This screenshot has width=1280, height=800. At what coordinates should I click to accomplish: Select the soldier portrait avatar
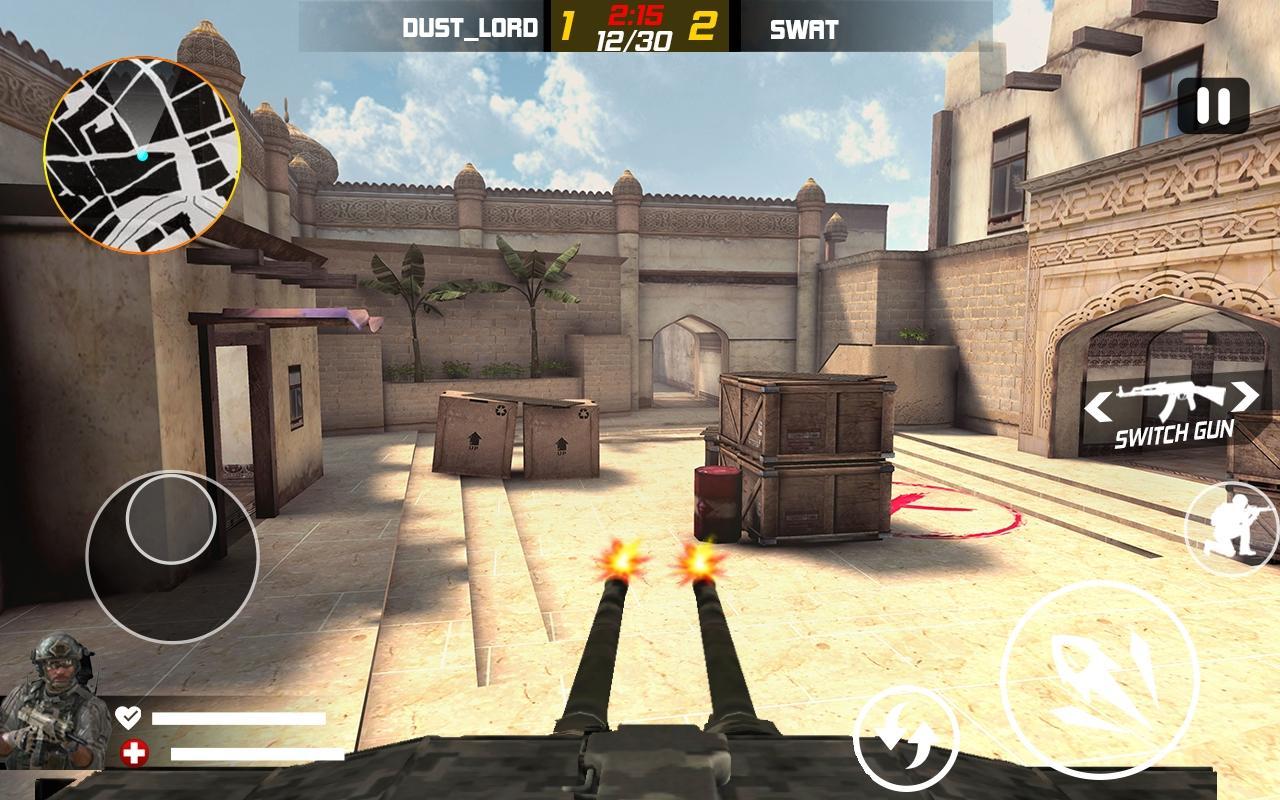(53, 702)
